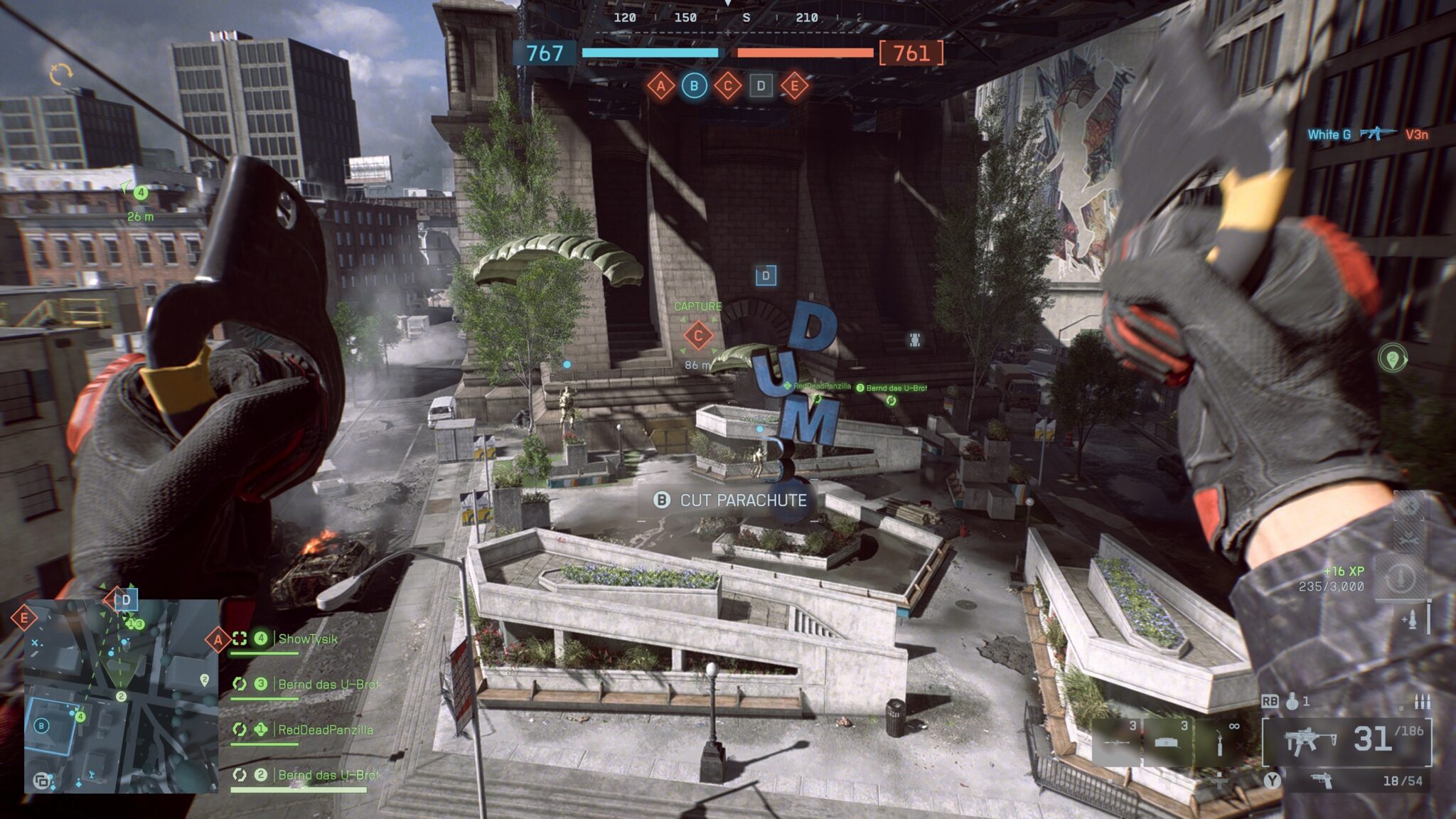Click the orange circular arrows icon
This screenshot has width=1456, height=819.
click(61, 73)
